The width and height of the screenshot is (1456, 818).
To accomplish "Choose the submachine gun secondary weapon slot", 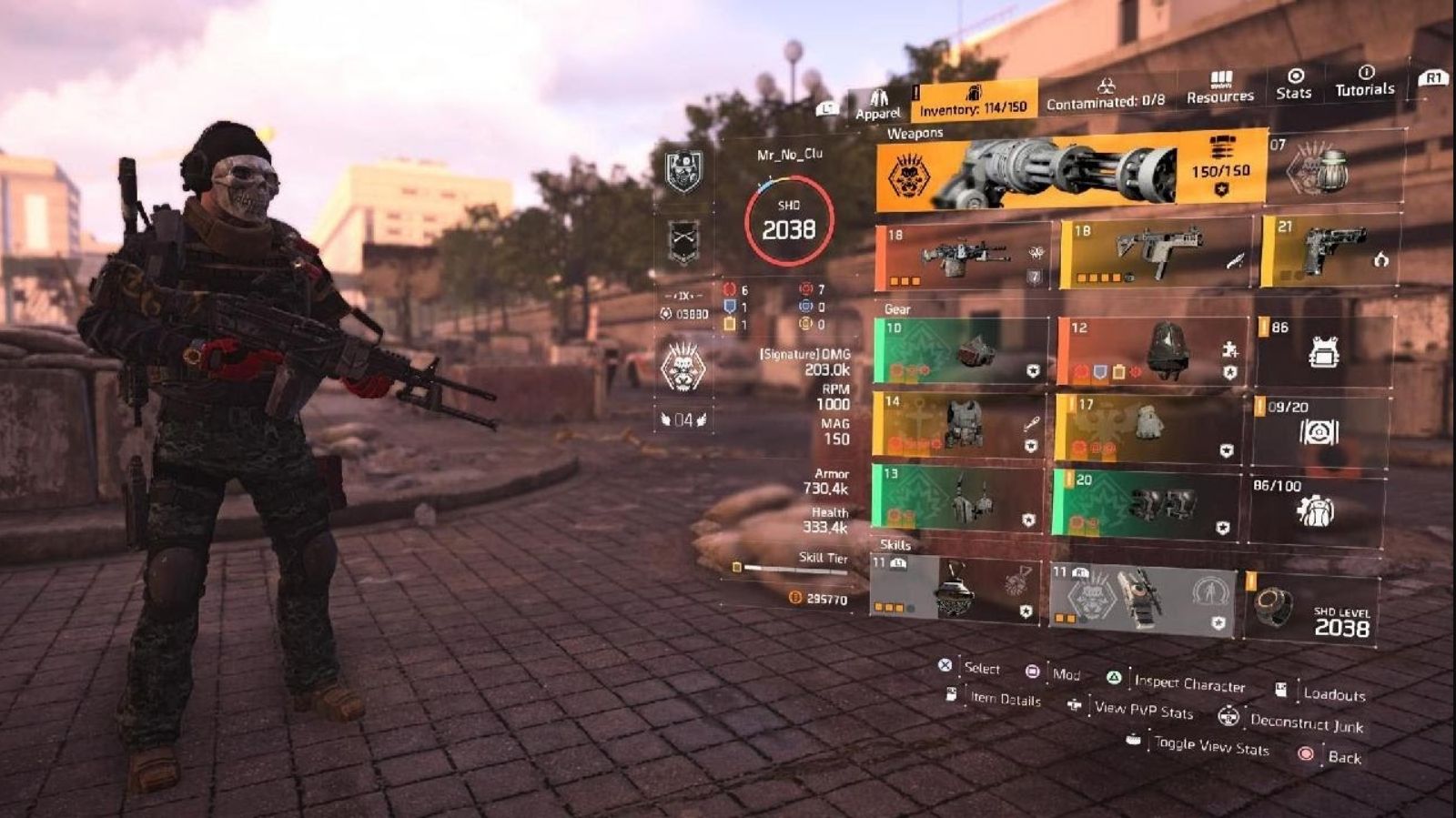I will (x=1156, y=252).
